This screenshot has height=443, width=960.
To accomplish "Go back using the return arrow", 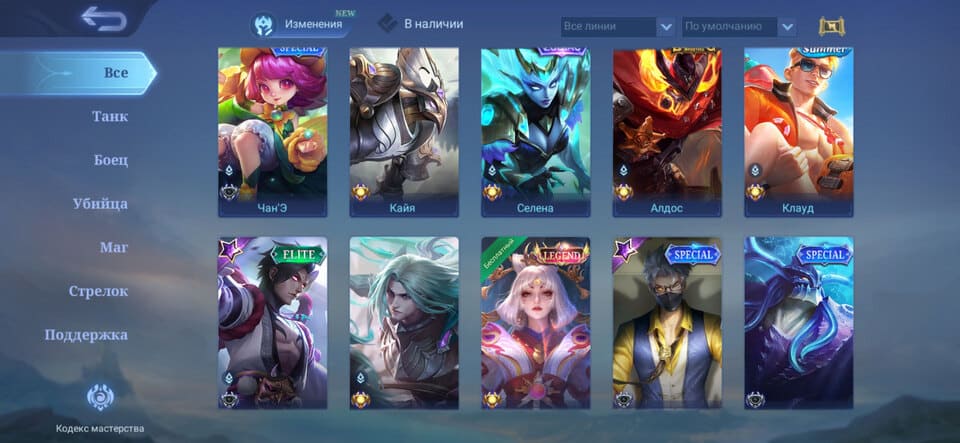I will pos(102,19).
